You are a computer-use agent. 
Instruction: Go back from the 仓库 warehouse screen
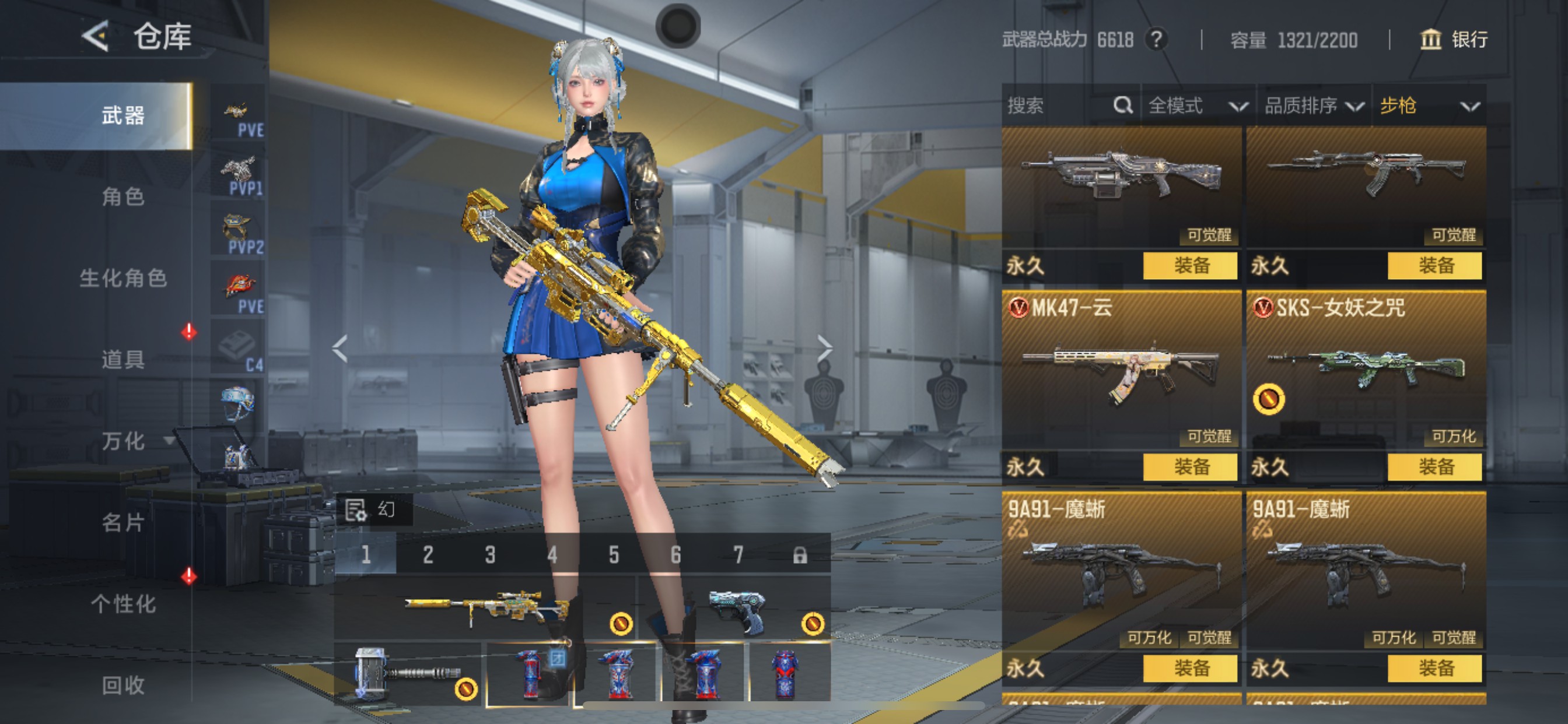click(96, 37)
